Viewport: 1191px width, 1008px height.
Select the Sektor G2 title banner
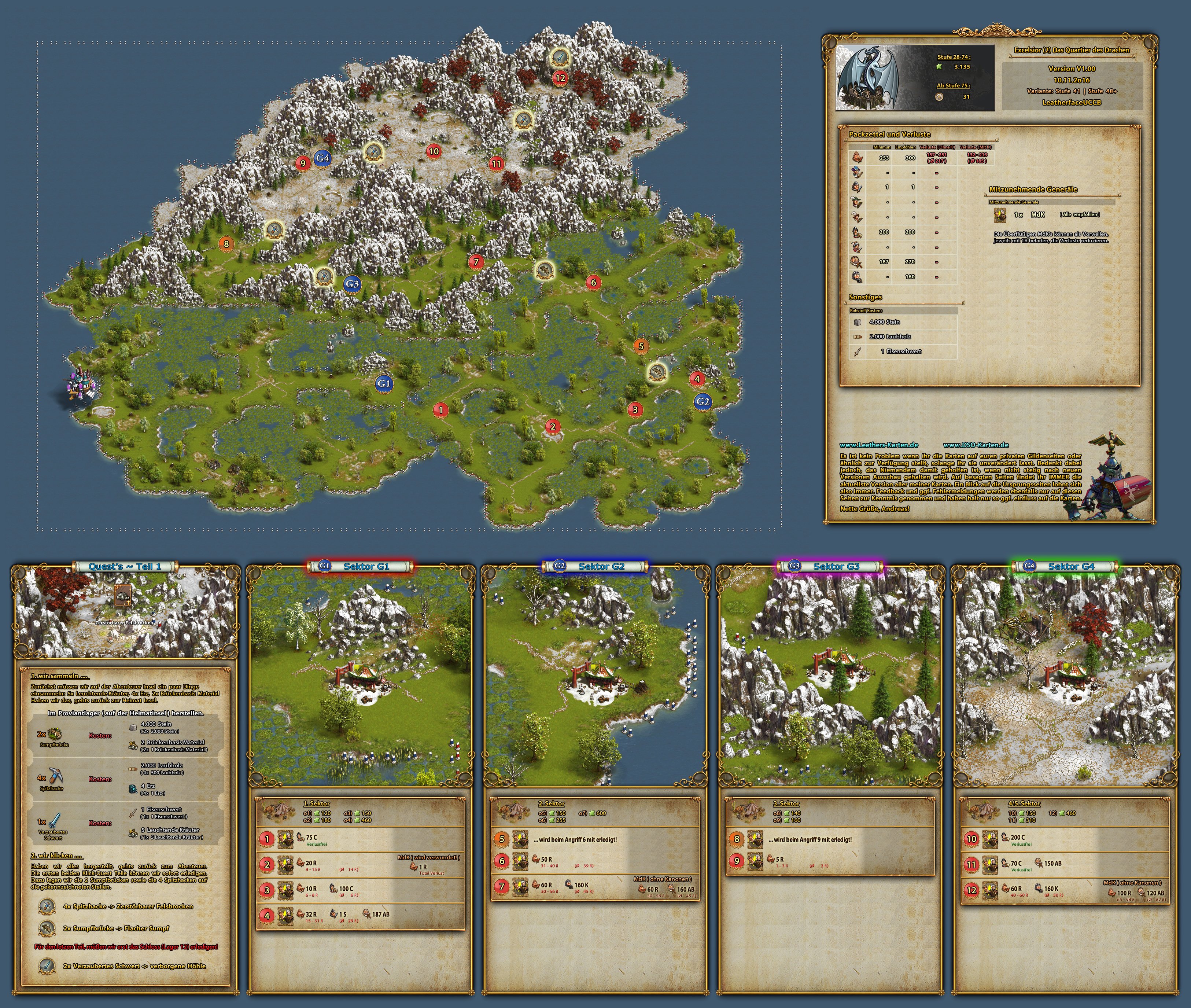pos(595,566)
